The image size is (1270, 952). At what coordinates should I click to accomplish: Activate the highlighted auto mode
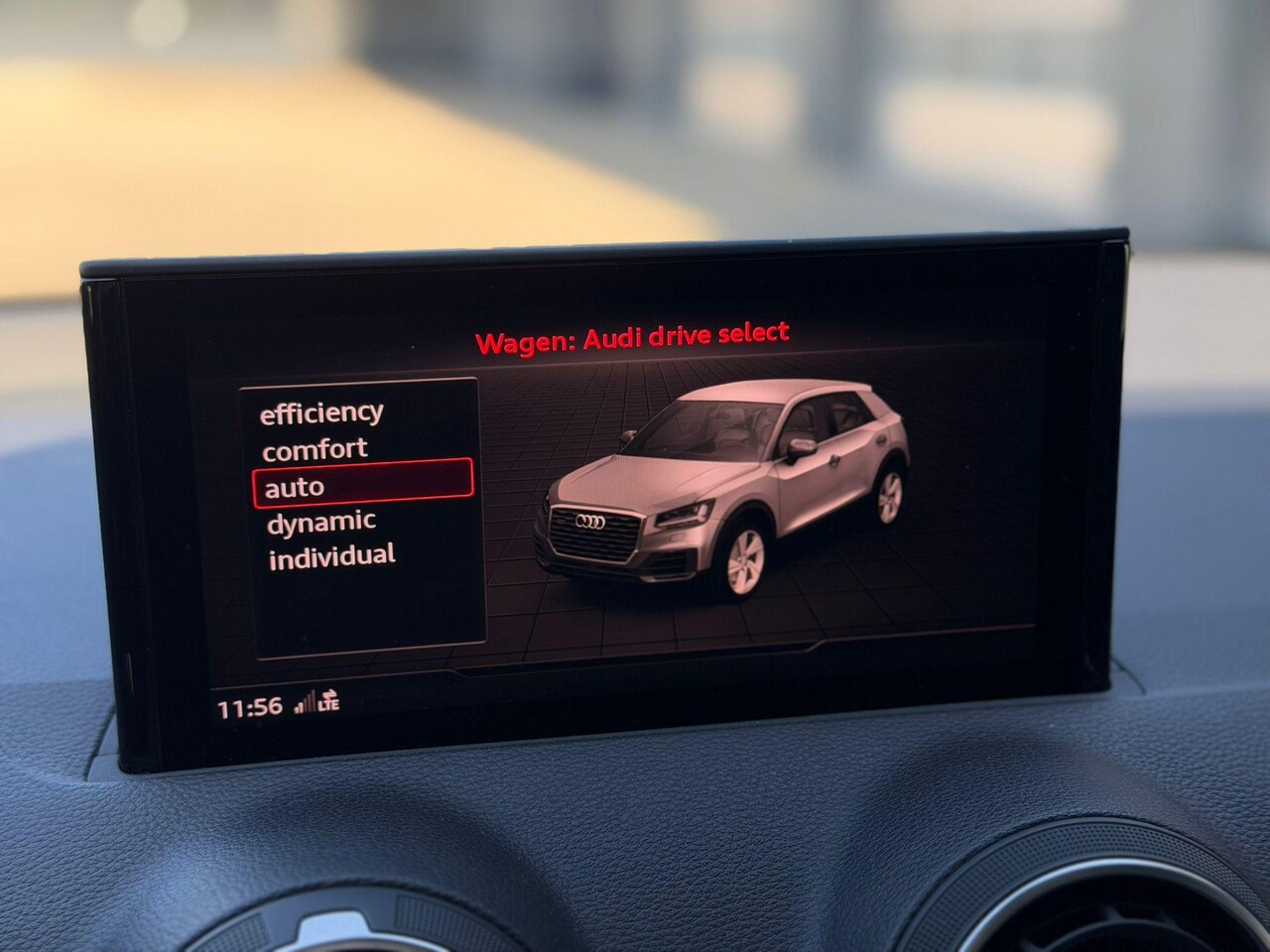click(361, 485)
